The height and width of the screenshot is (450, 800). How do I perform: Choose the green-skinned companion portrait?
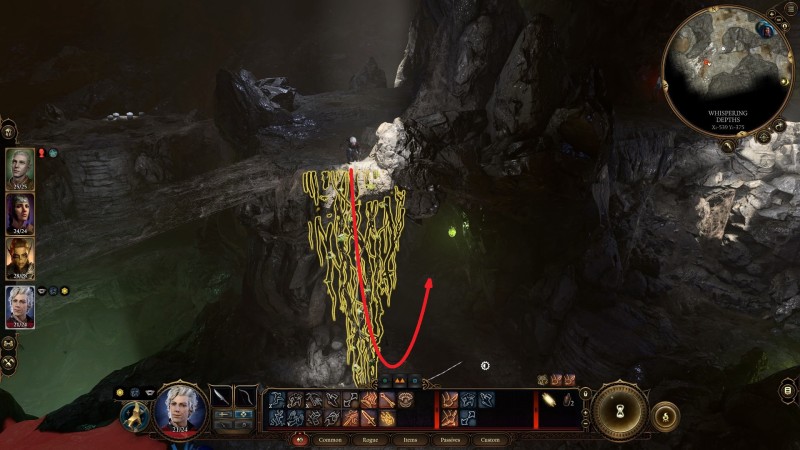21,258
